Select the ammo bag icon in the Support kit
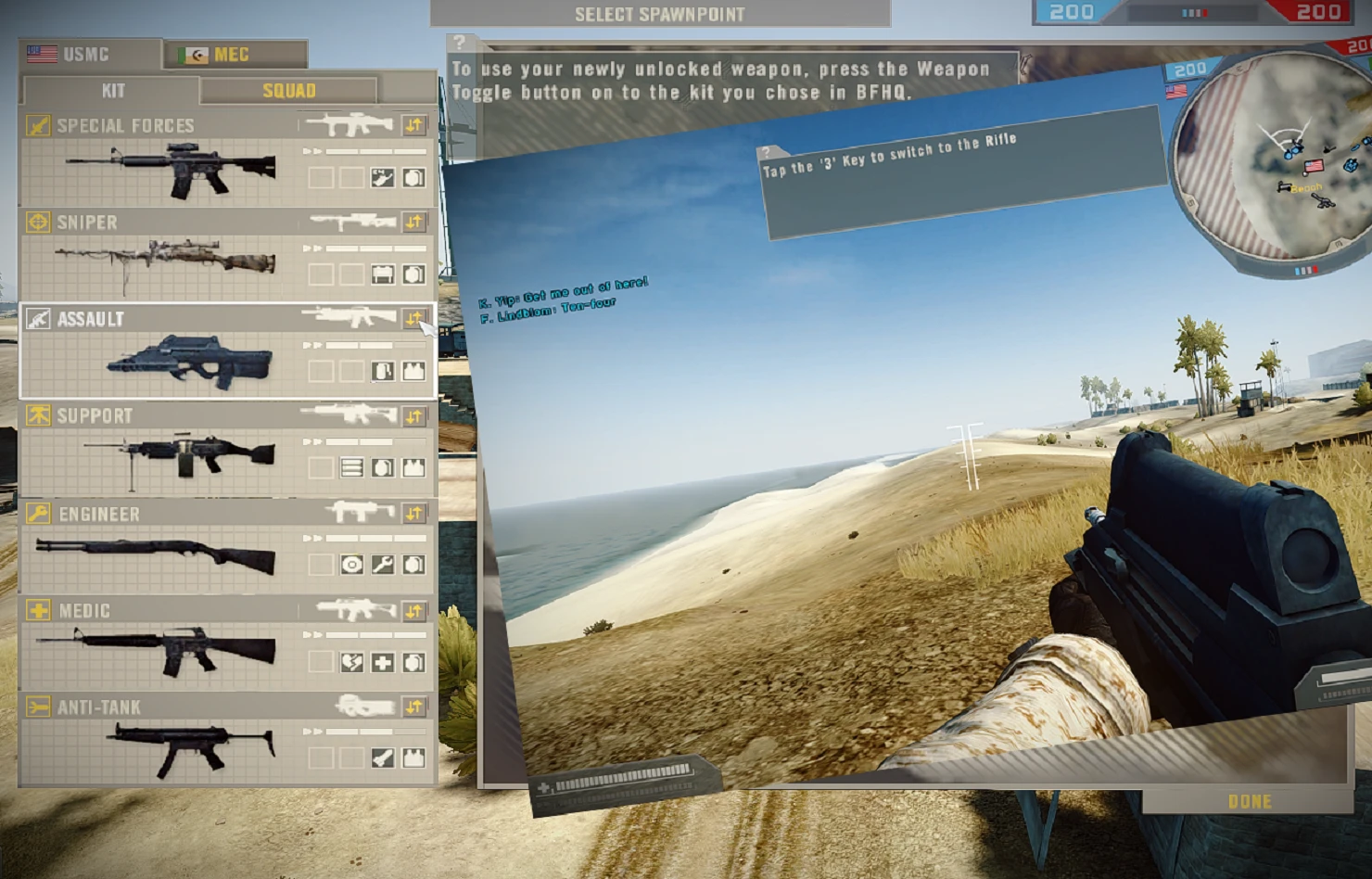1372x879 pixels. tap(352, 467)
